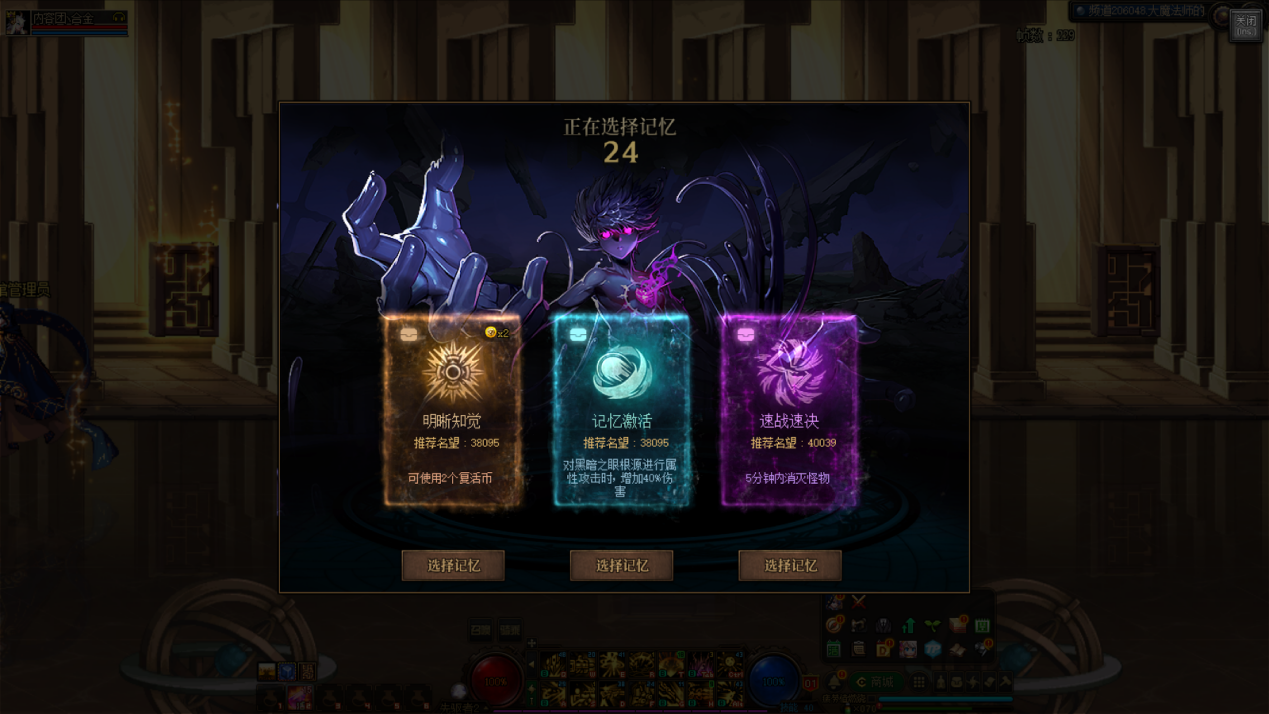Confirm 记忆激活 with its 选择记忆 button
Viewport: 1269px width, 714px height.
621,565
